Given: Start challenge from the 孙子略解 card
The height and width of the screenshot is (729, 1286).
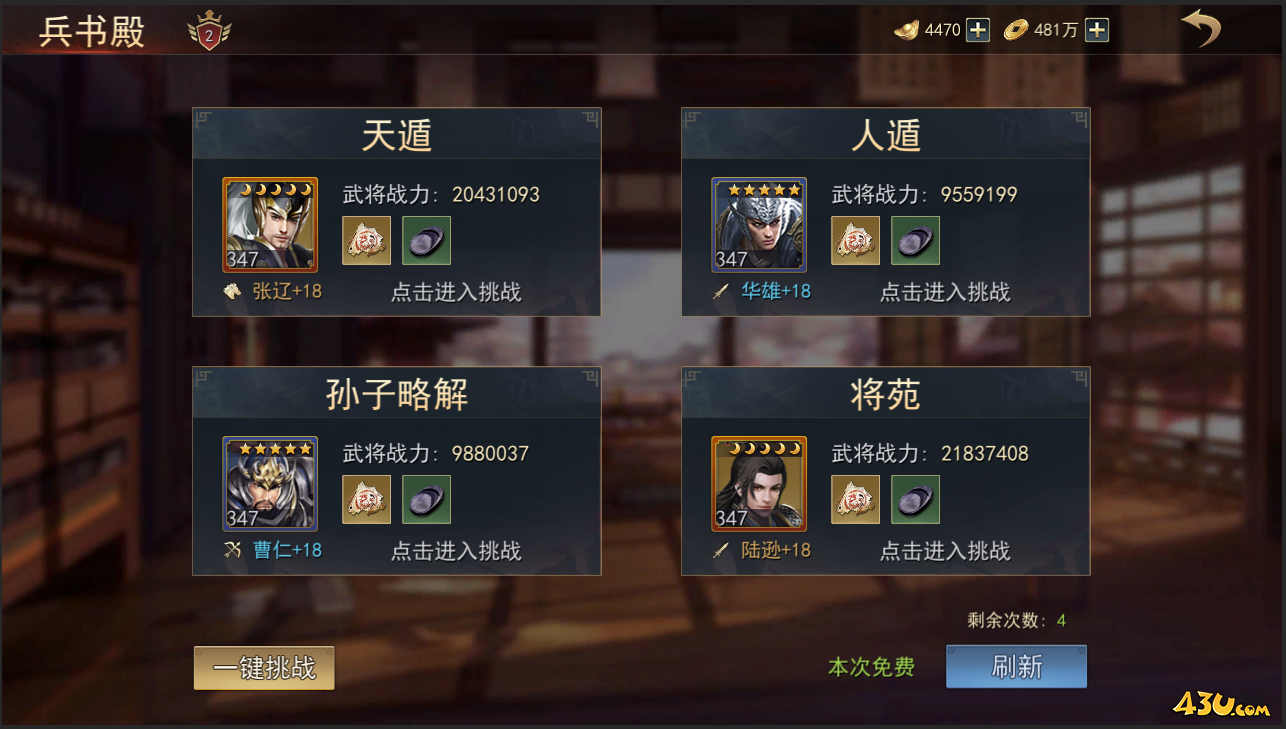Looking at the screenshot, I should 456,551.
